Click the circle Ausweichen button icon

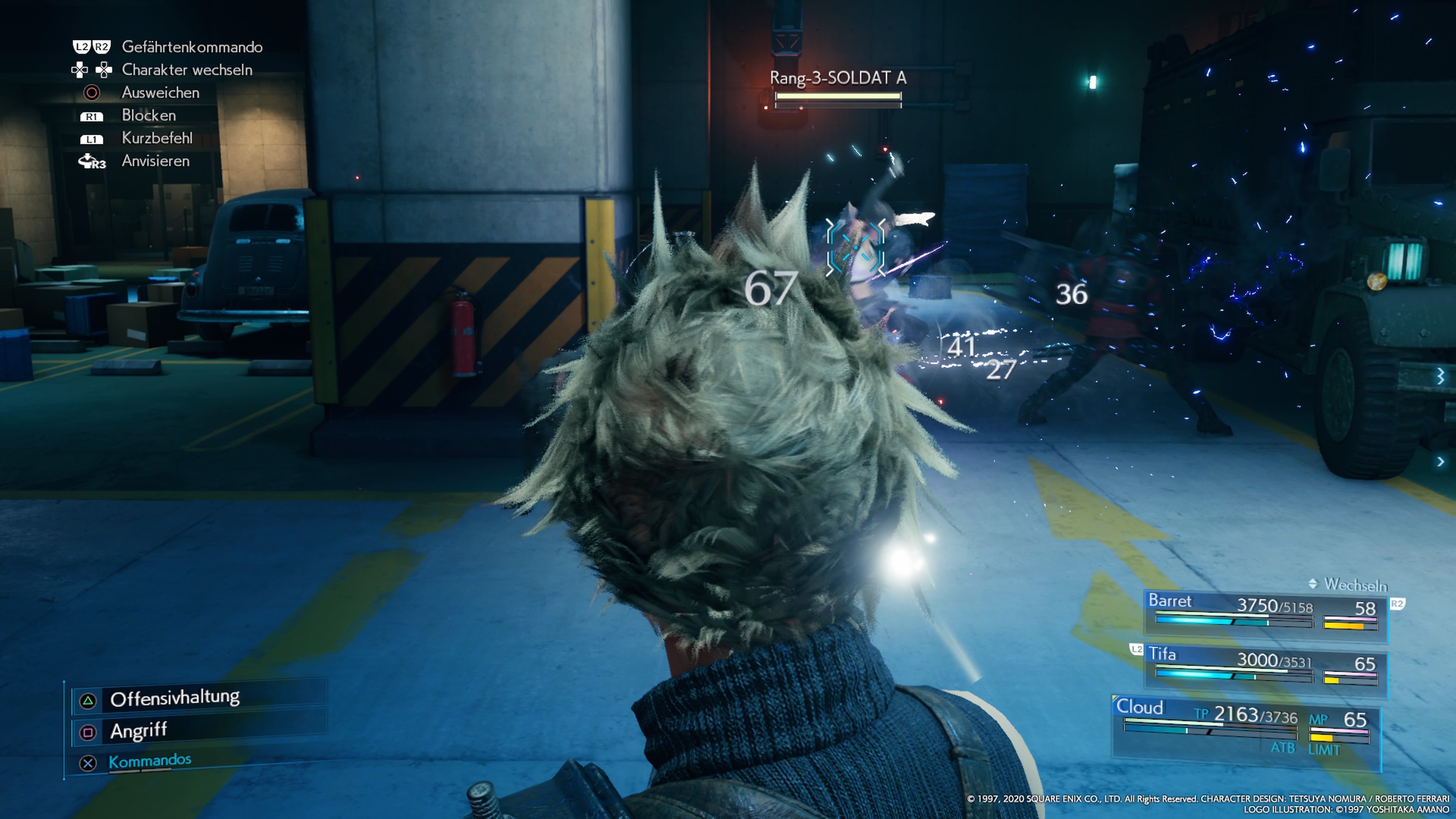click(92, 93)
